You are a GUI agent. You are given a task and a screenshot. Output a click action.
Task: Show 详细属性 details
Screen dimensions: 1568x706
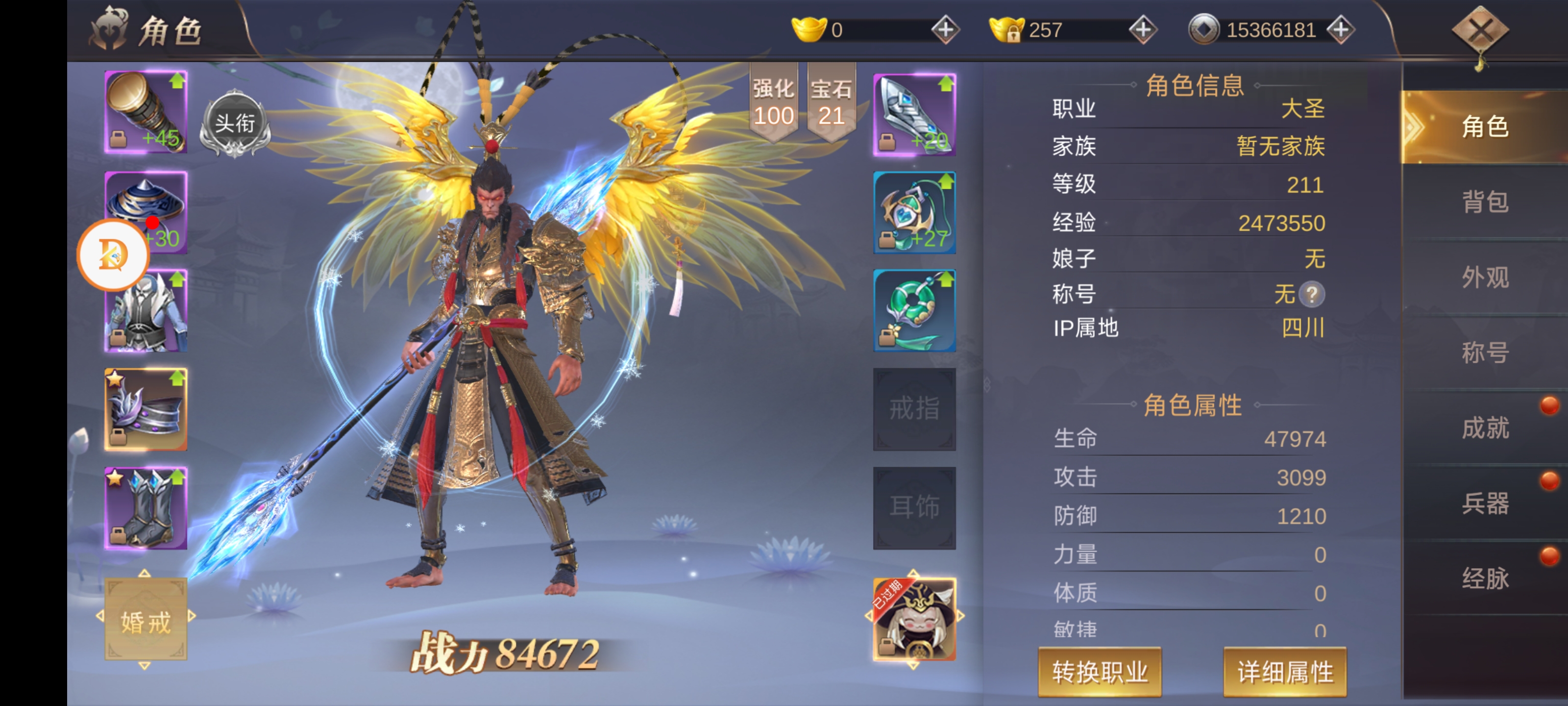click(1284, 672)
